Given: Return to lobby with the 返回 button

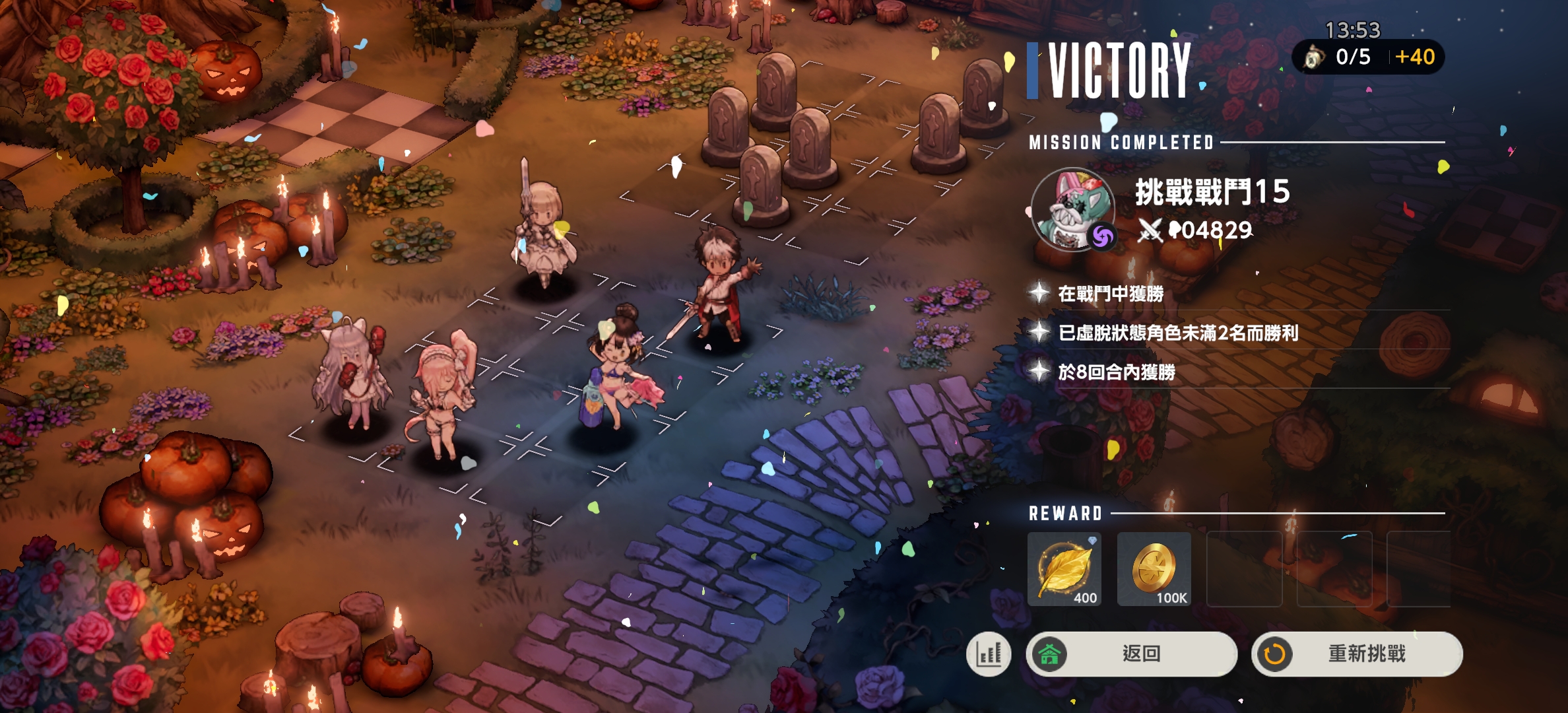Looking at the screenshot, I should pos(1131,654).
